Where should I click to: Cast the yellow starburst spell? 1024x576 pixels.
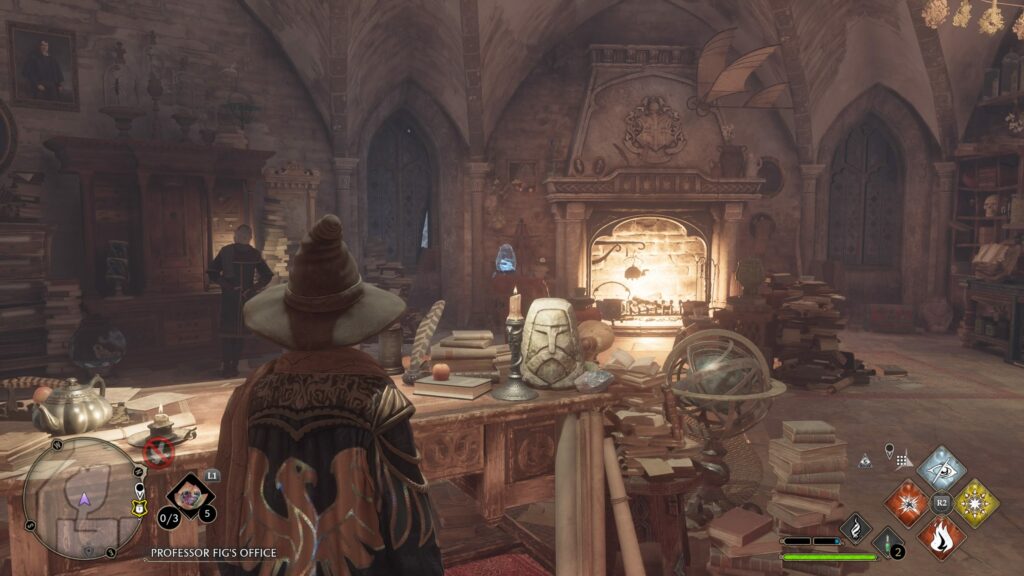coord(975,502)
